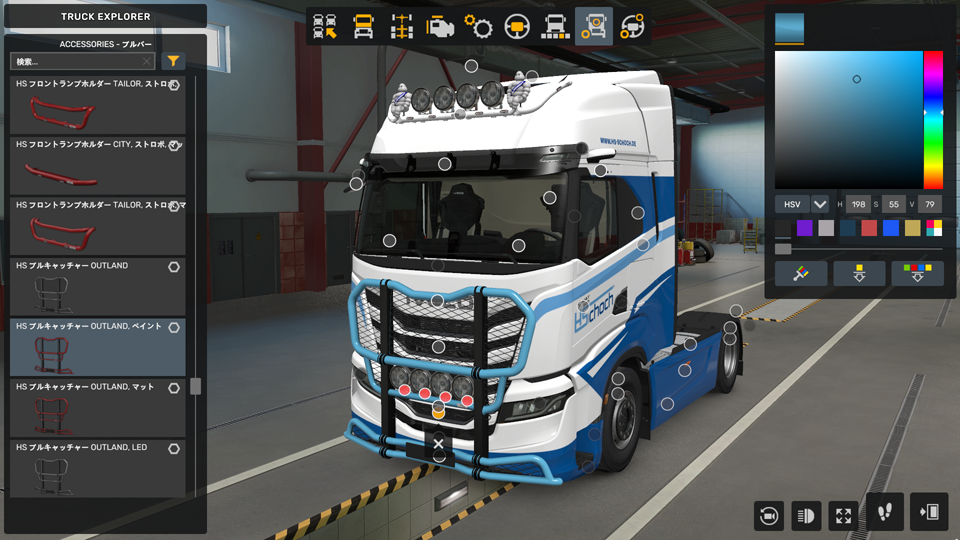Switch to the chassis configuration icon
960x540 pixels.
coord(402,27)
